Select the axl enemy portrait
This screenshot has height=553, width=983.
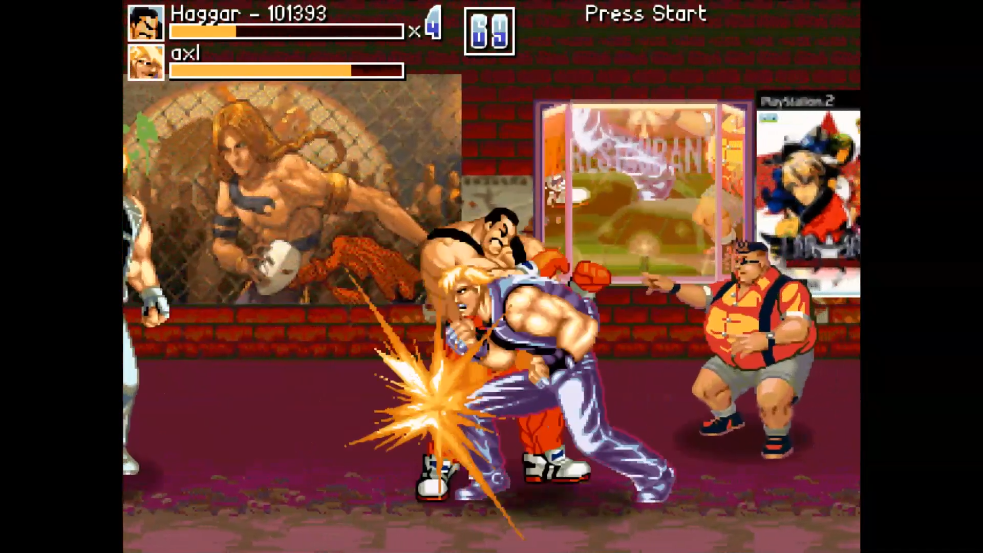(146, 62)
